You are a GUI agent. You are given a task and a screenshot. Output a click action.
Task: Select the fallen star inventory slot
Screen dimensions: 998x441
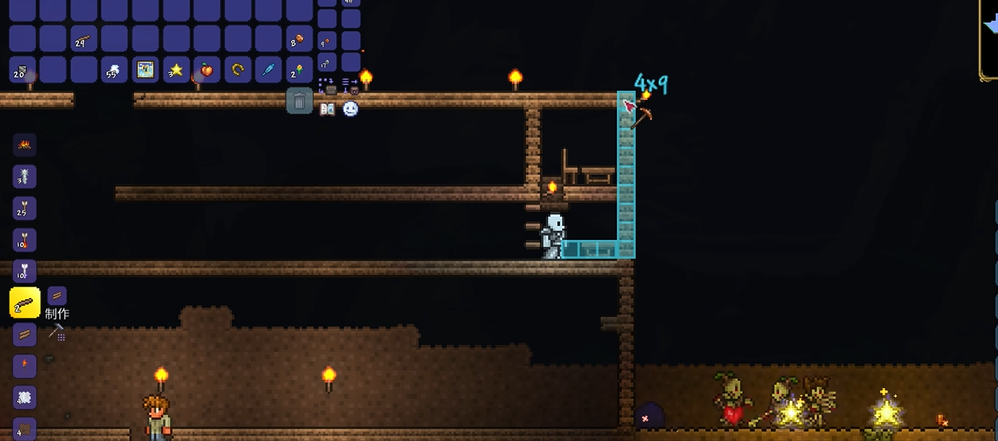coord(176,70)
